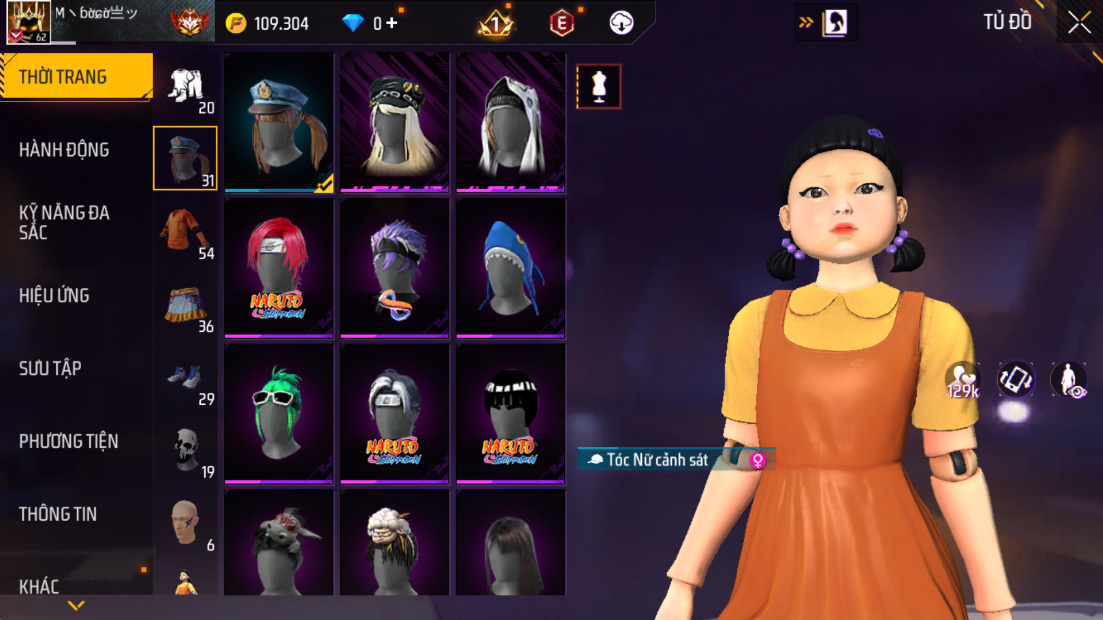Switch to the KỸ NĂNG ĐA SẮC tab
The height and width of the screenshot is (620, 1103).
(64, 222)
